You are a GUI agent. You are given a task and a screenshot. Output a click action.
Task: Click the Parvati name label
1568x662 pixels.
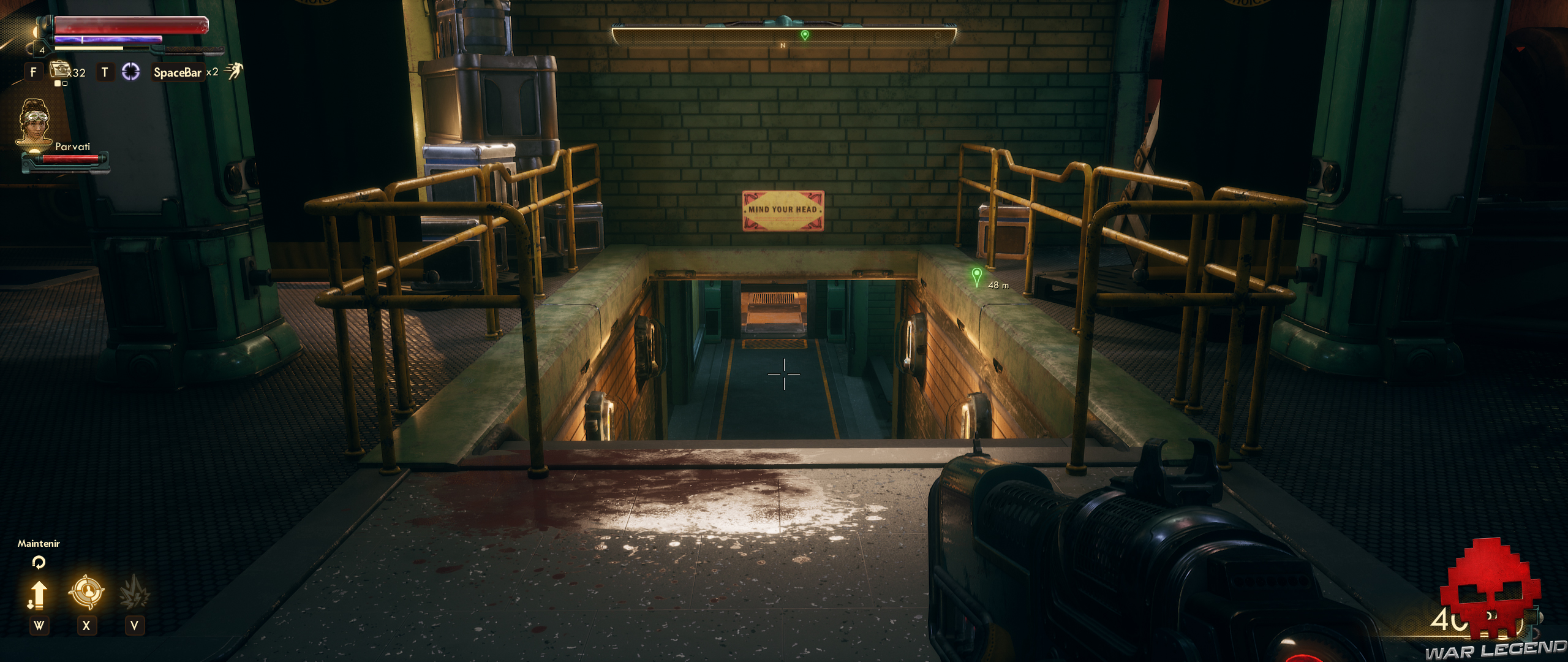[x=74, y=147]
